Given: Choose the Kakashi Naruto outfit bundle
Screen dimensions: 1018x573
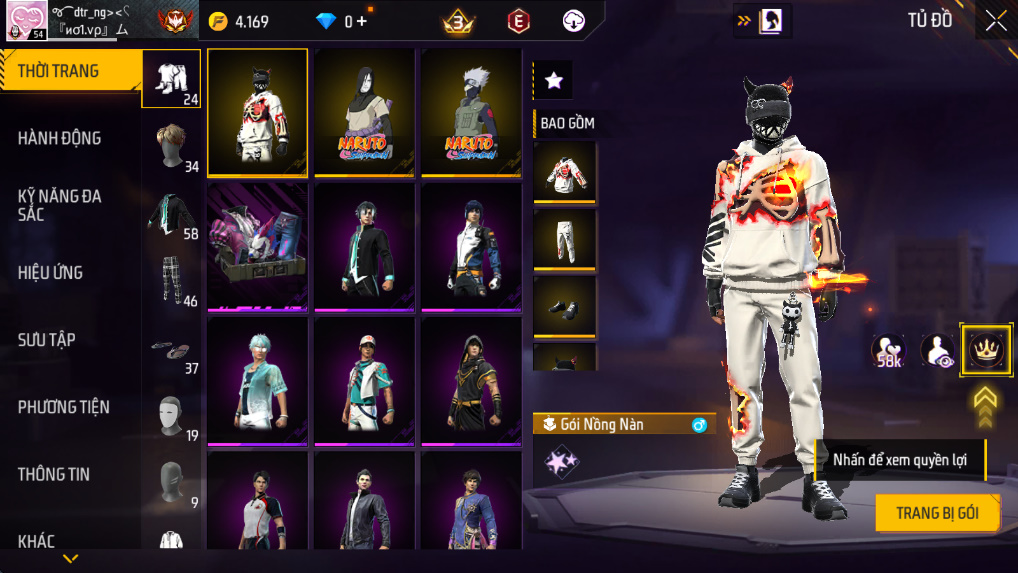Looking at the screenshot, I should 471,112.
